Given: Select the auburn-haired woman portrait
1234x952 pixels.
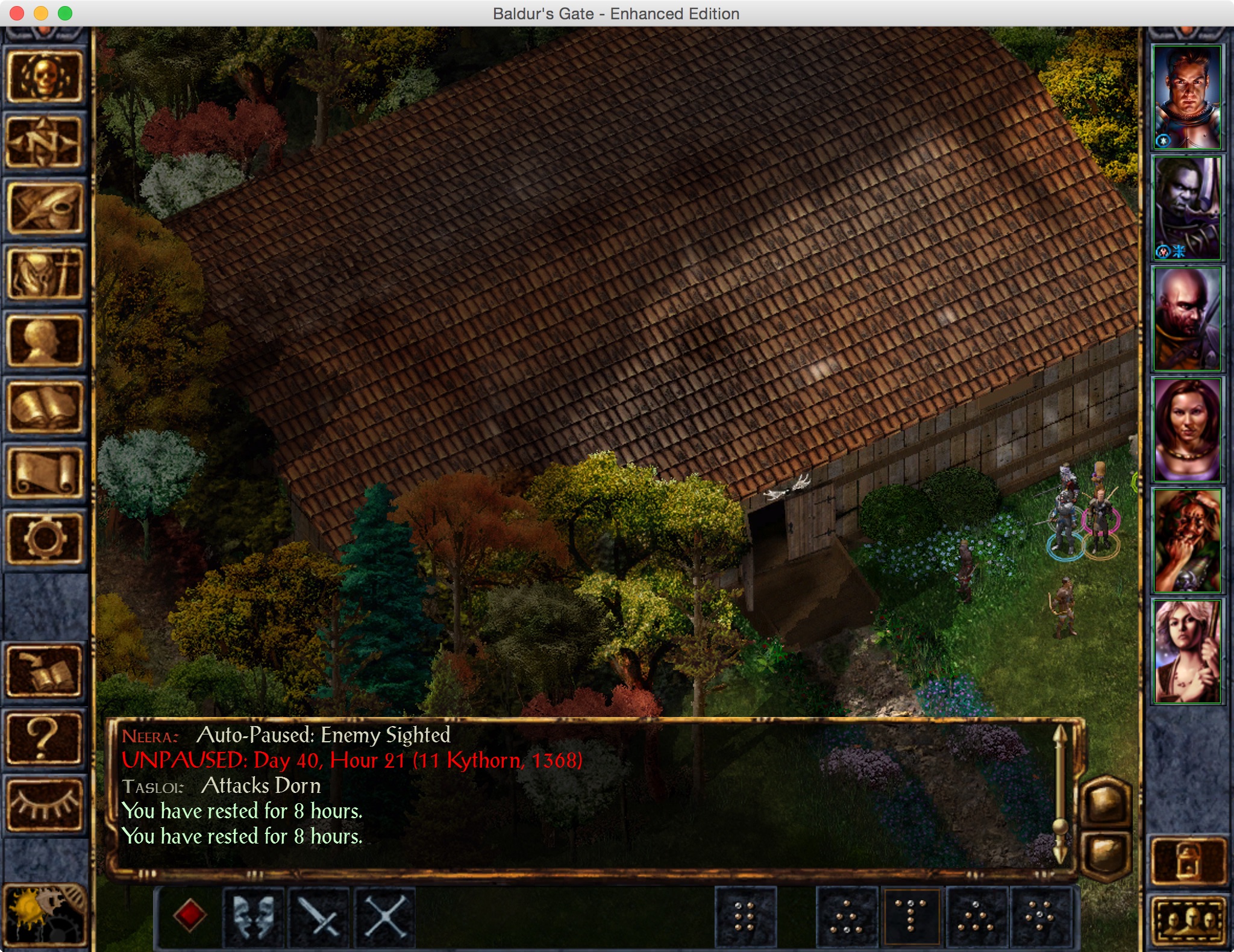Looking at the screenshot, I should coord(1186,430).
